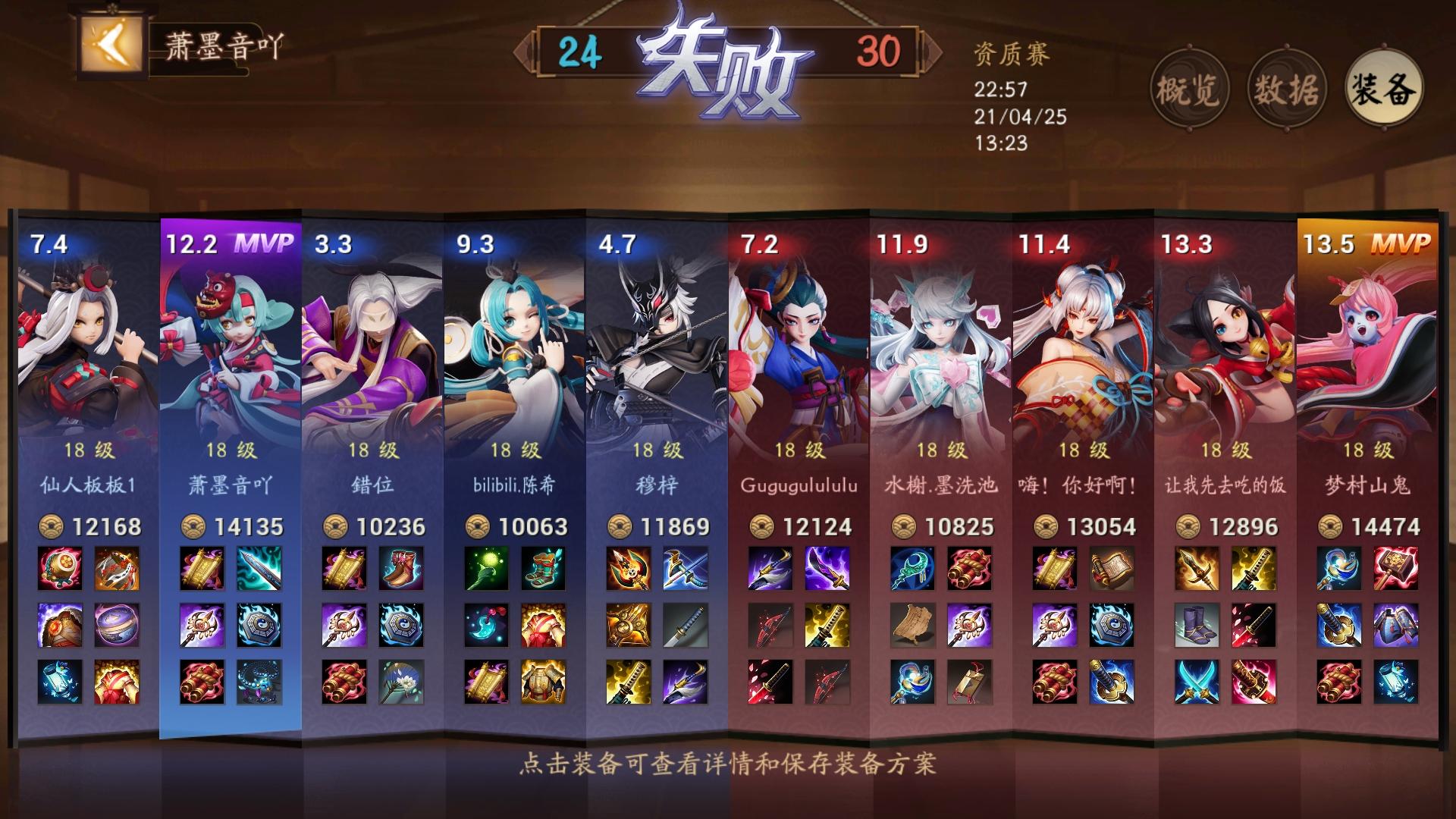Open the green staff item of bilibili.陈希

pos(485,569)
